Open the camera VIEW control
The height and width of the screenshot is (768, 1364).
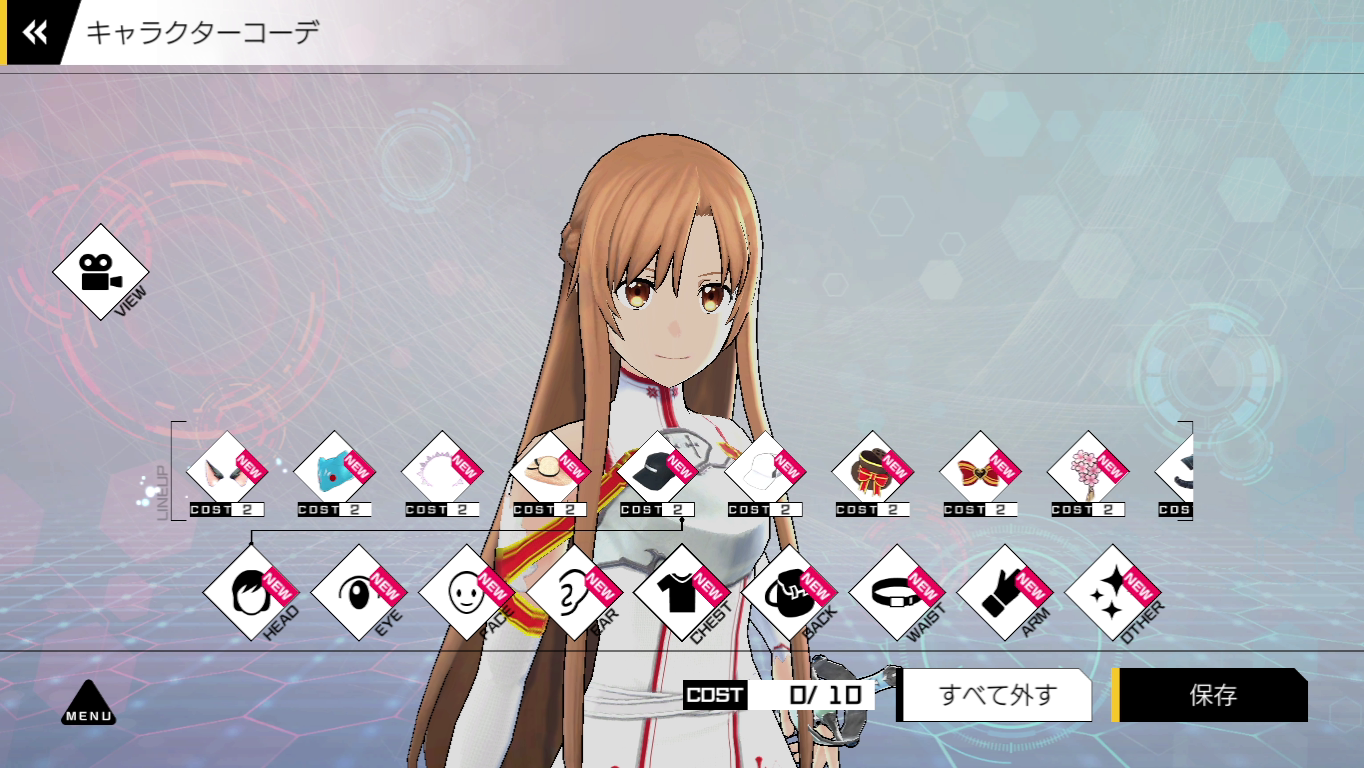click(x=100, y=272)
